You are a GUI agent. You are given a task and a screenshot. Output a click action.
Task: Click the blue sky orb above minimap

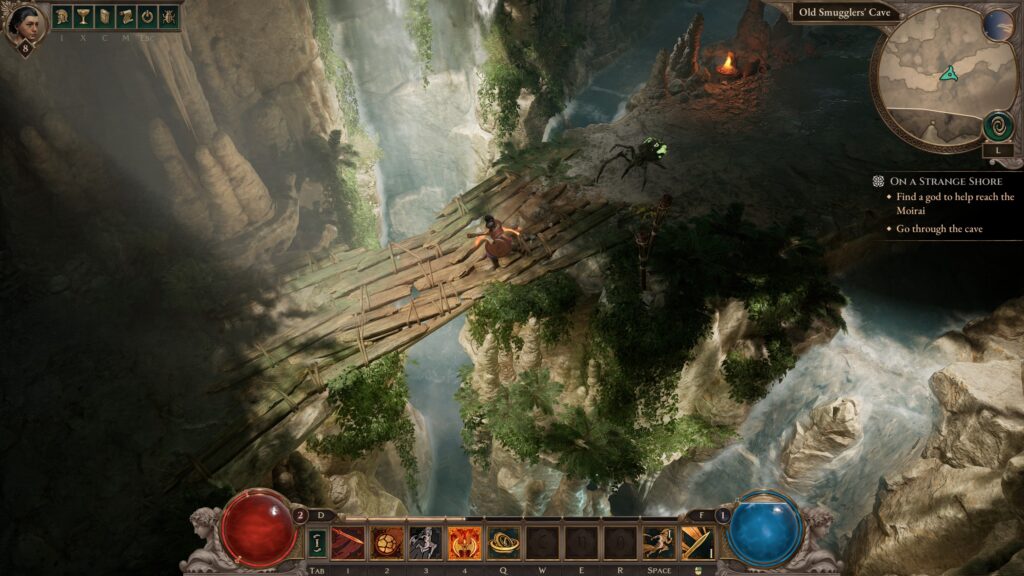997,25
